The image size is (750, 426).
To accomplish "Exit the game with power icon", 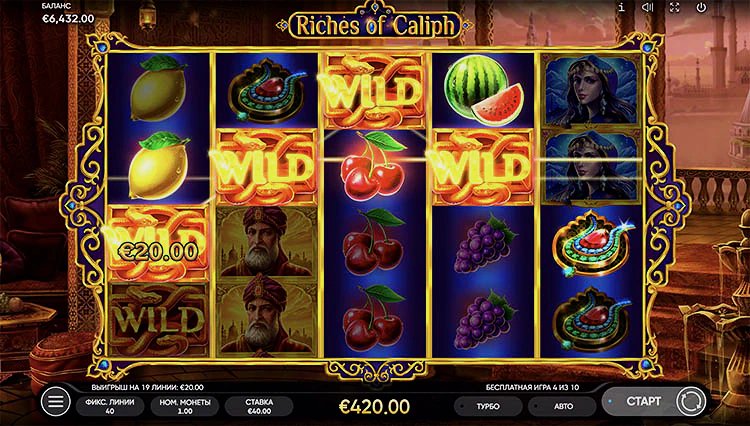I will (701, 7).
